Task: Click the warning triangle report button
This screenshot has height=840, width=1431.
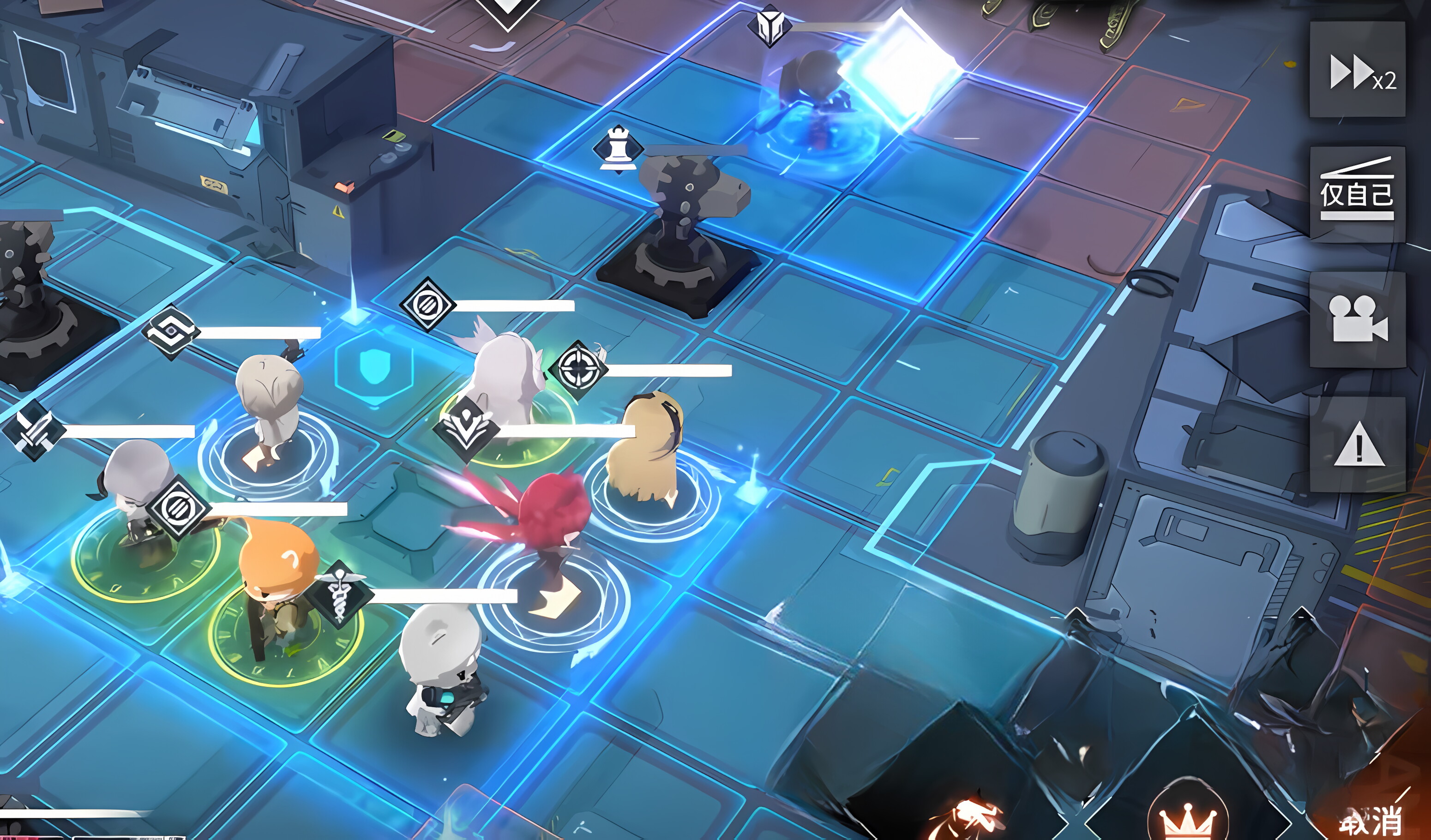Action: click(x=1357, y=444)
